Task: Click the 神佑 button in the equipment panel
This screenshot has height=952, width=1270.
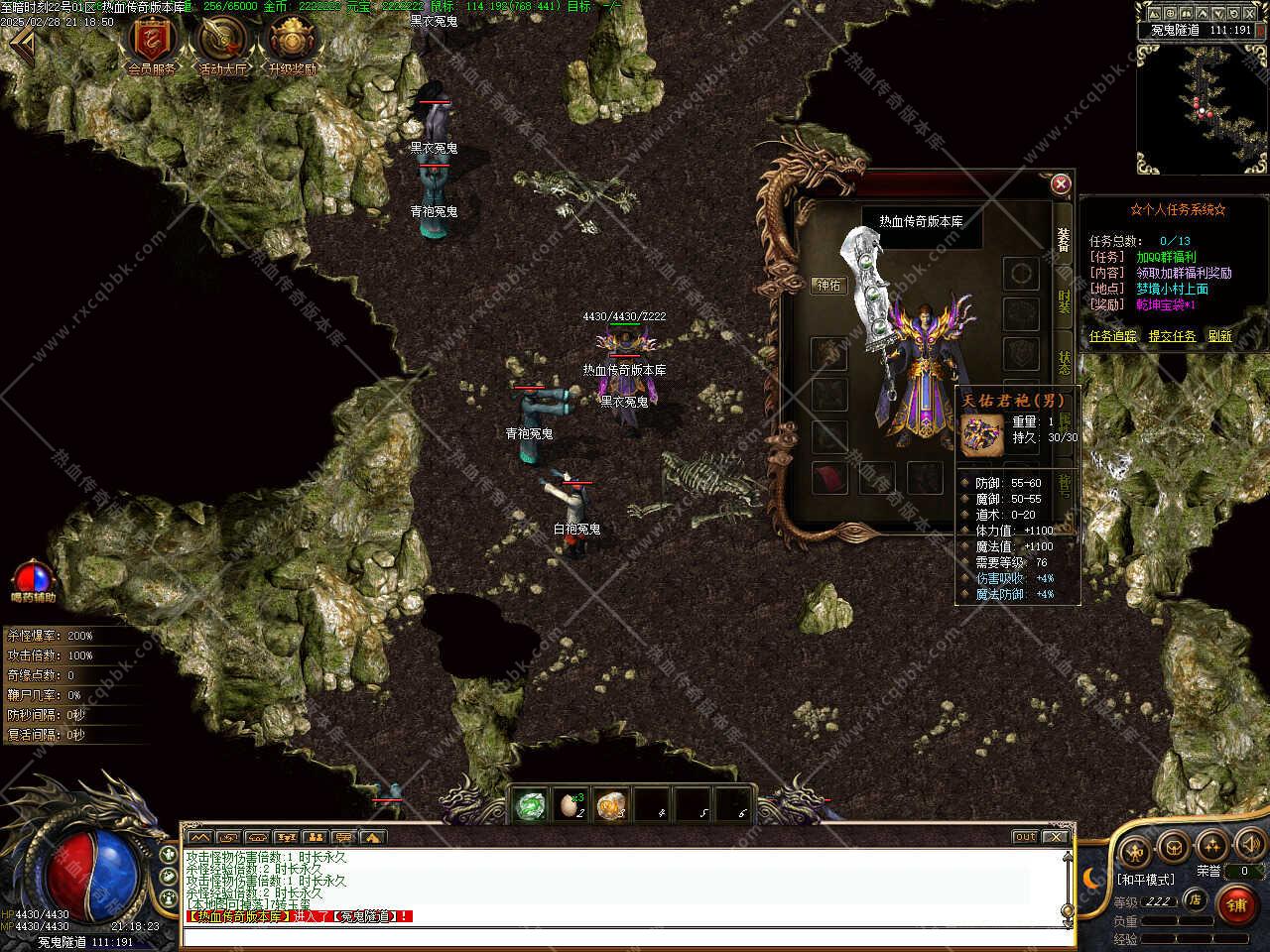Action: tap(828, 286)
